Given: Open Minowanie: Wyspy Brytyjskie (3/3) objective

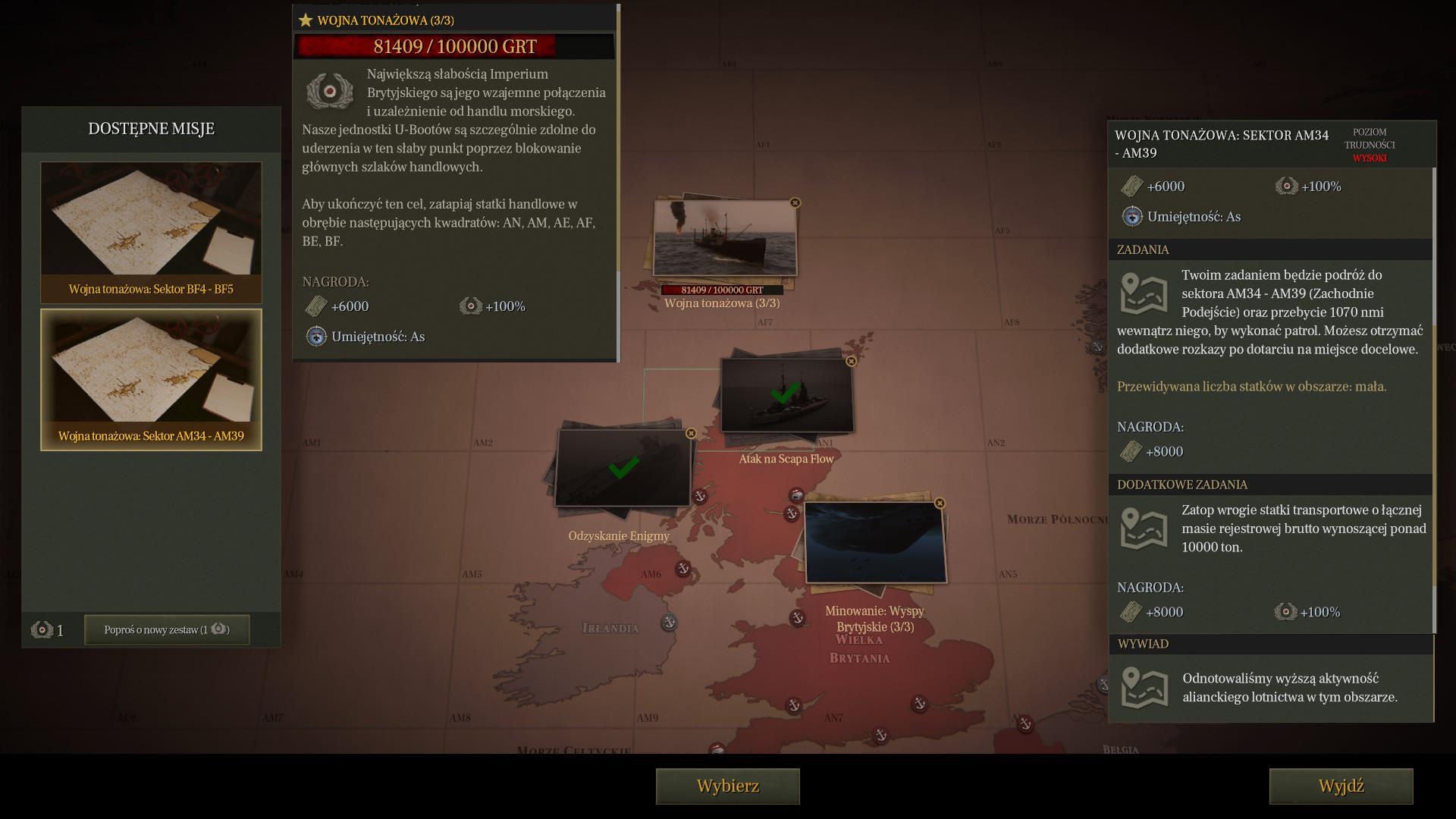Looking at the screenshot, I should (876, 542).
